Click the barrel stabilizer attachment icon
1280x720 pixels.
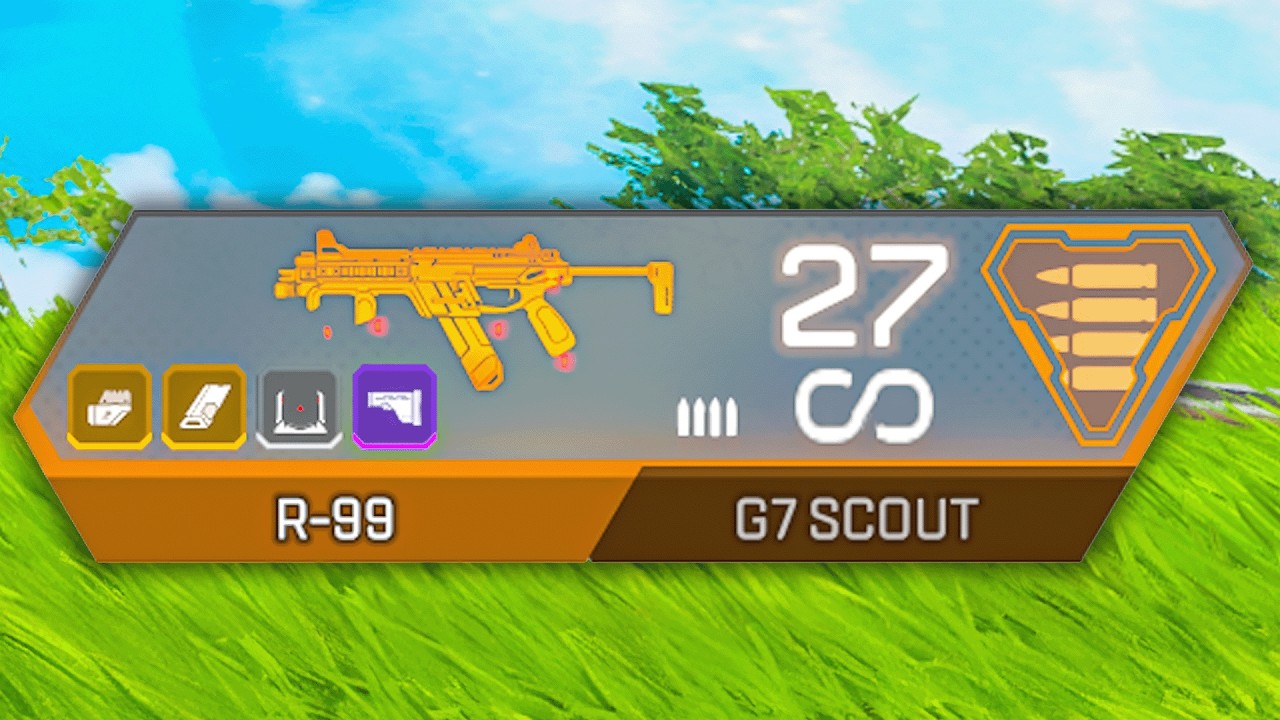203,407
